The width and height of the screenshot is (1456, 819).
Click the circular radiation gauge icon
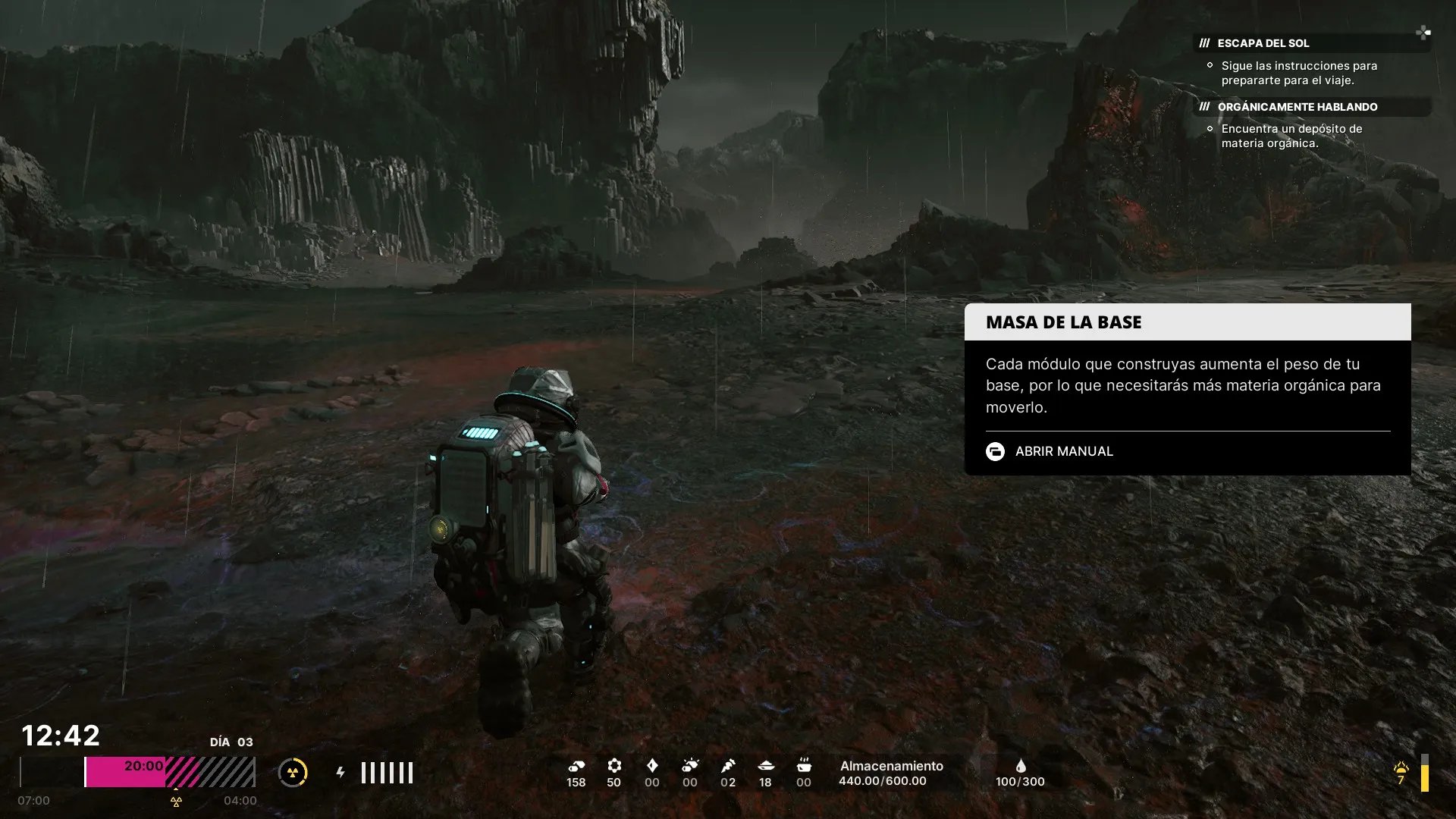tap(293, 773)
